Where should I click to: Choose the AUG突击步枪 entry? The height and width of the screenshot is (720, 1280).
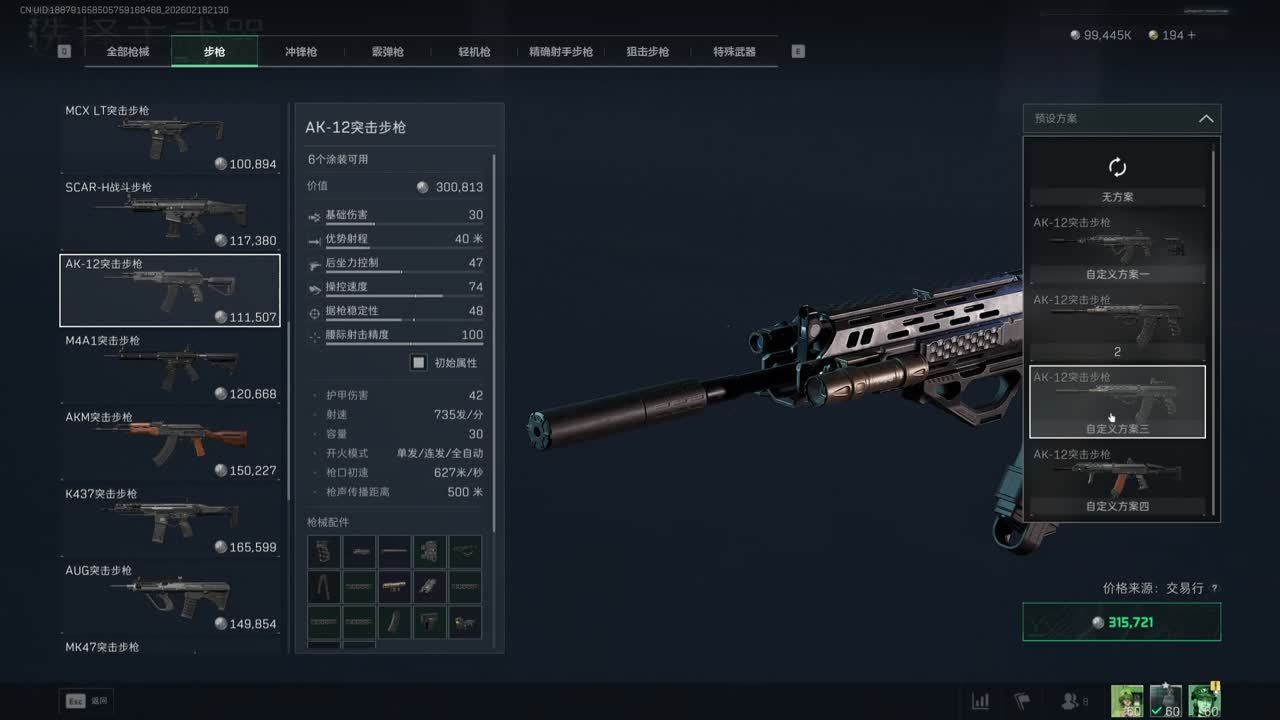click(x=170, y=598)
